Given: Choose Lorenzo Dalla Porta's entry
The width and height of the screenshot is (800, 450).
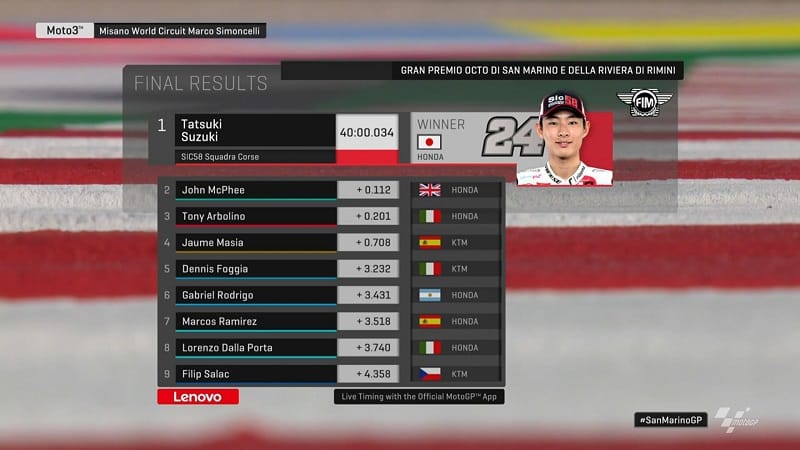Looking at the screenshot, I should 256,347.
